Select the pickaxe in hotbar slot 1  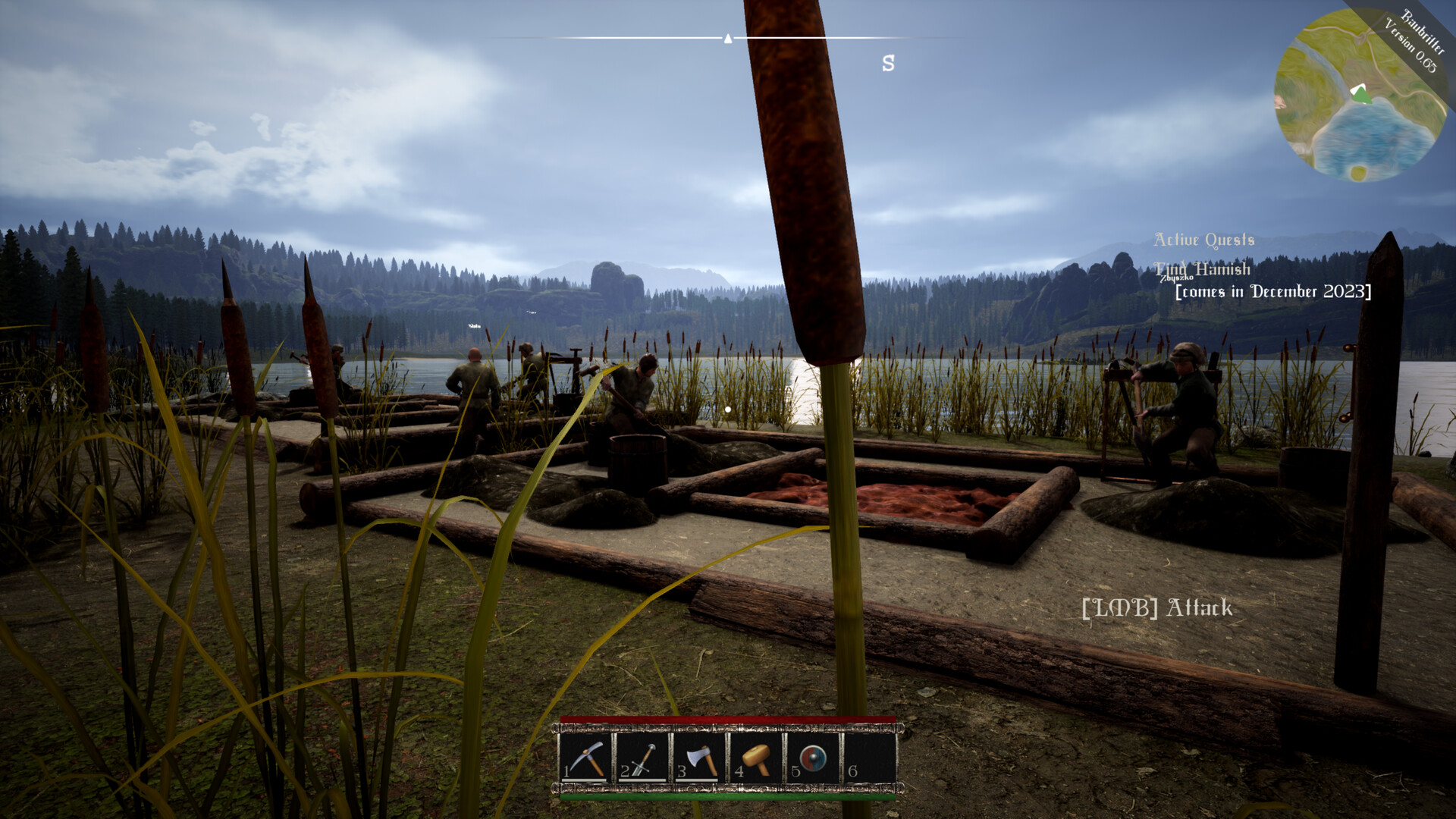coord(586,758)
